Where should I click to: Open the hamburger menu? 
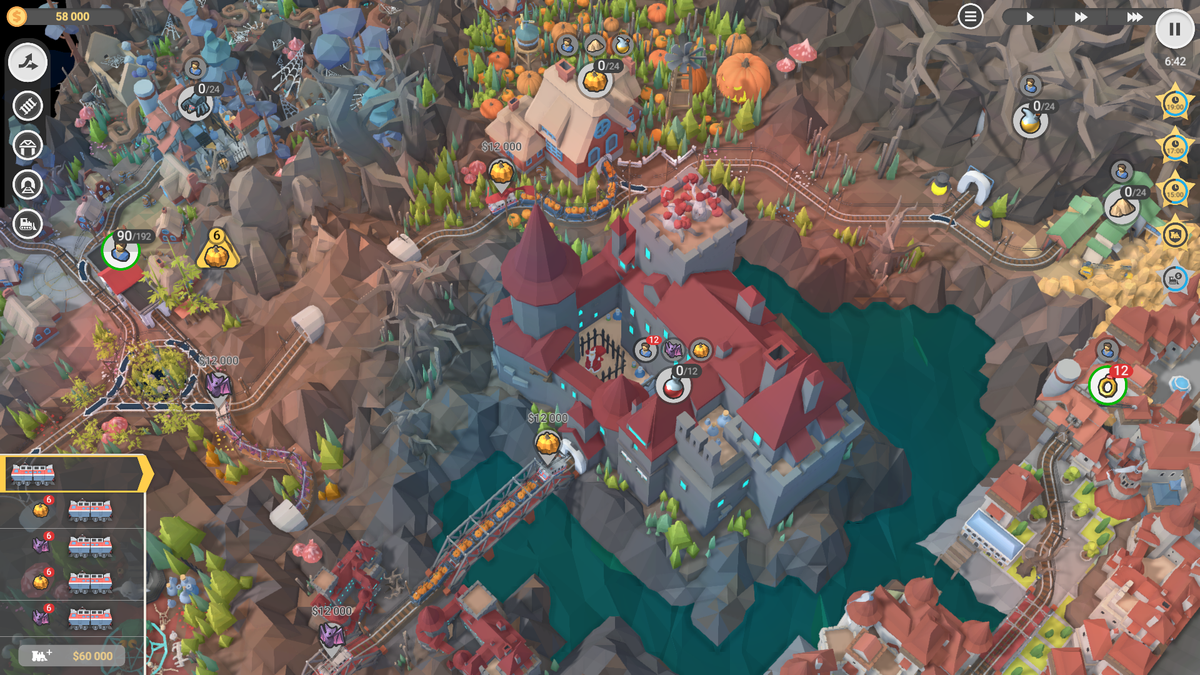click(x=970, y=16)
